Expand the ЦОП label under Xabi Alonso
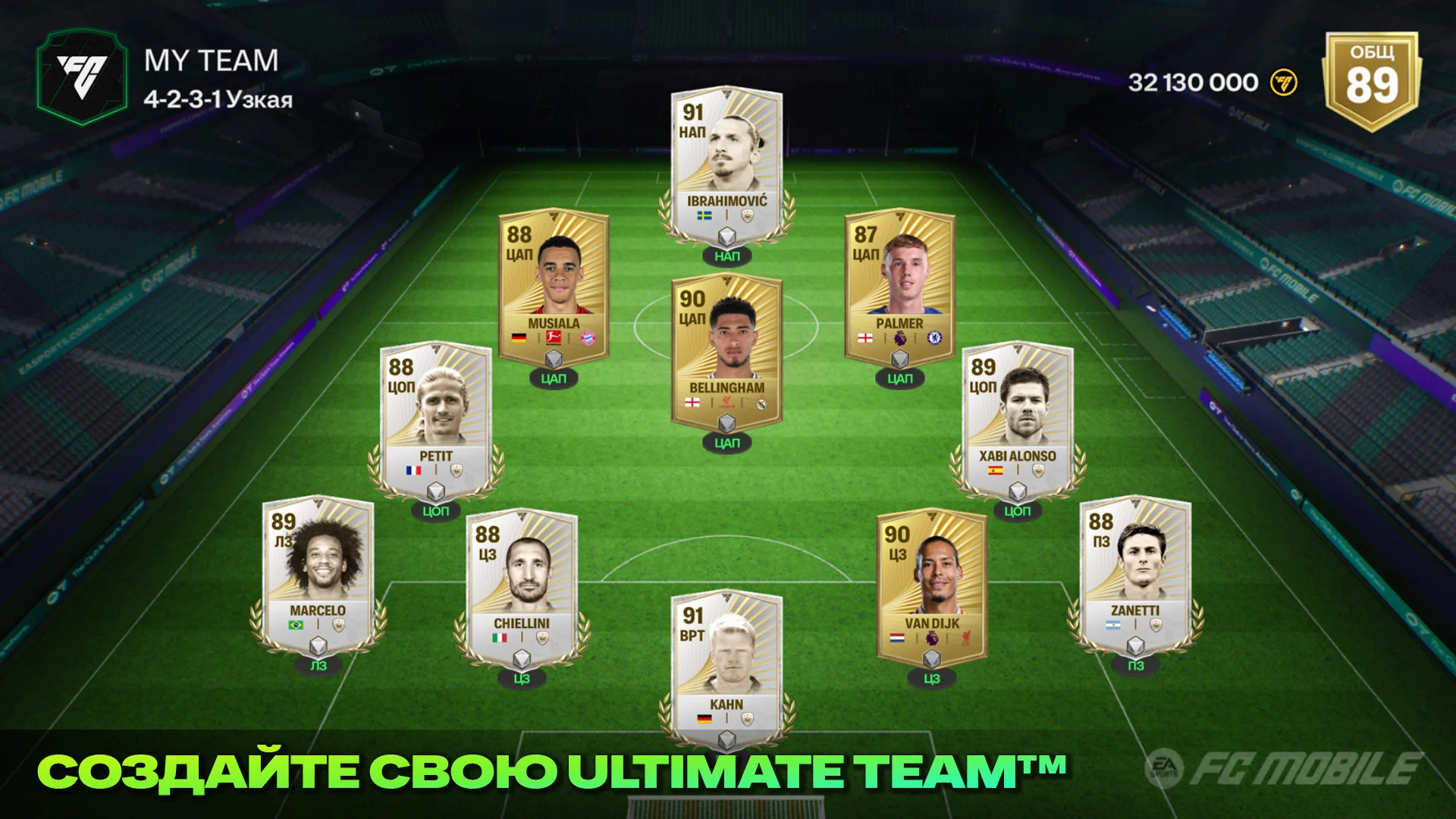1456x819 pixels. pos(1018,512)
